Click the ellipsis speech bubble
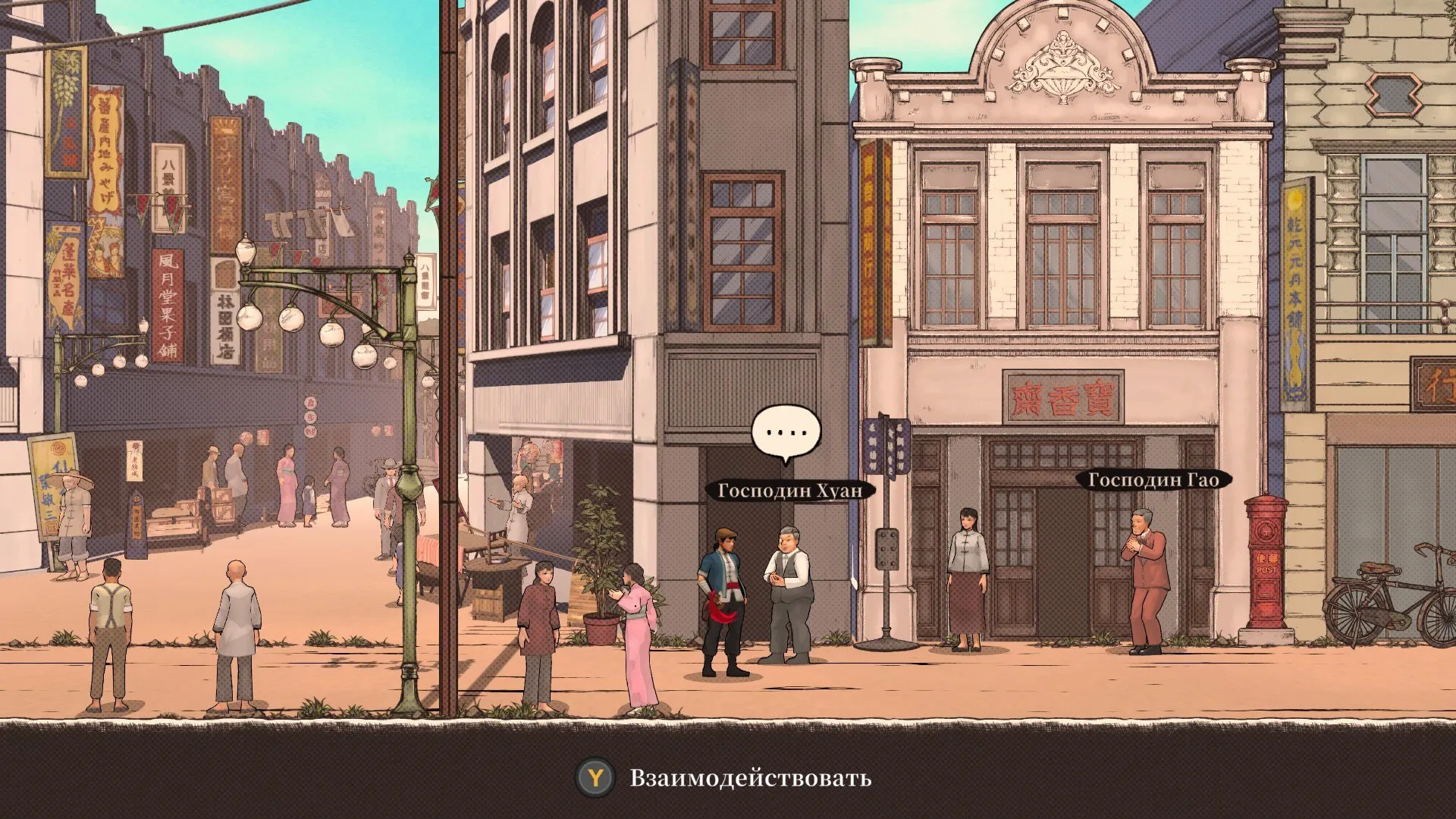 786,433
